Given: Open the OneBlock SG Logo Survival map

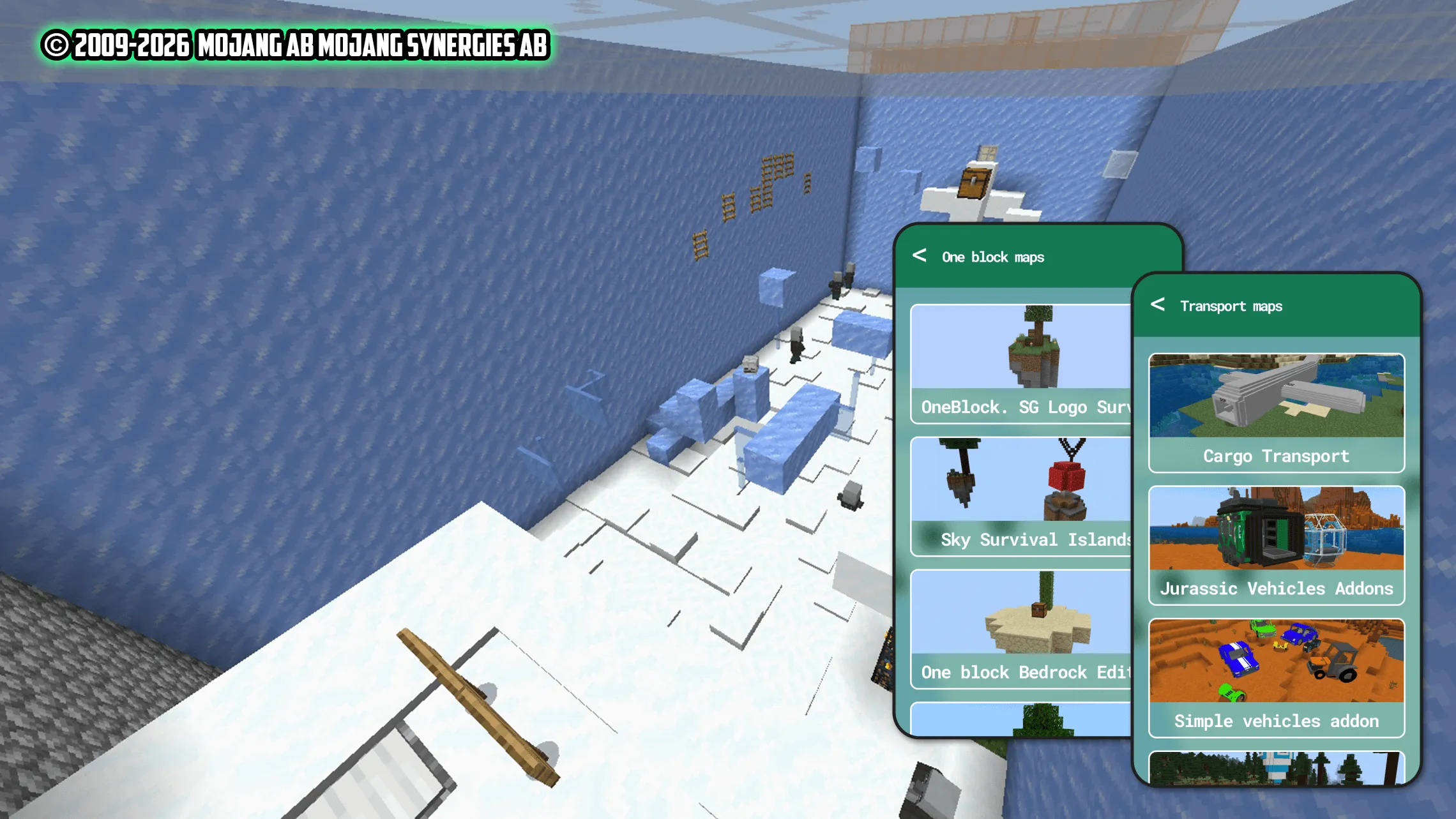Looking at the screenshot, I should [1022, 364].
